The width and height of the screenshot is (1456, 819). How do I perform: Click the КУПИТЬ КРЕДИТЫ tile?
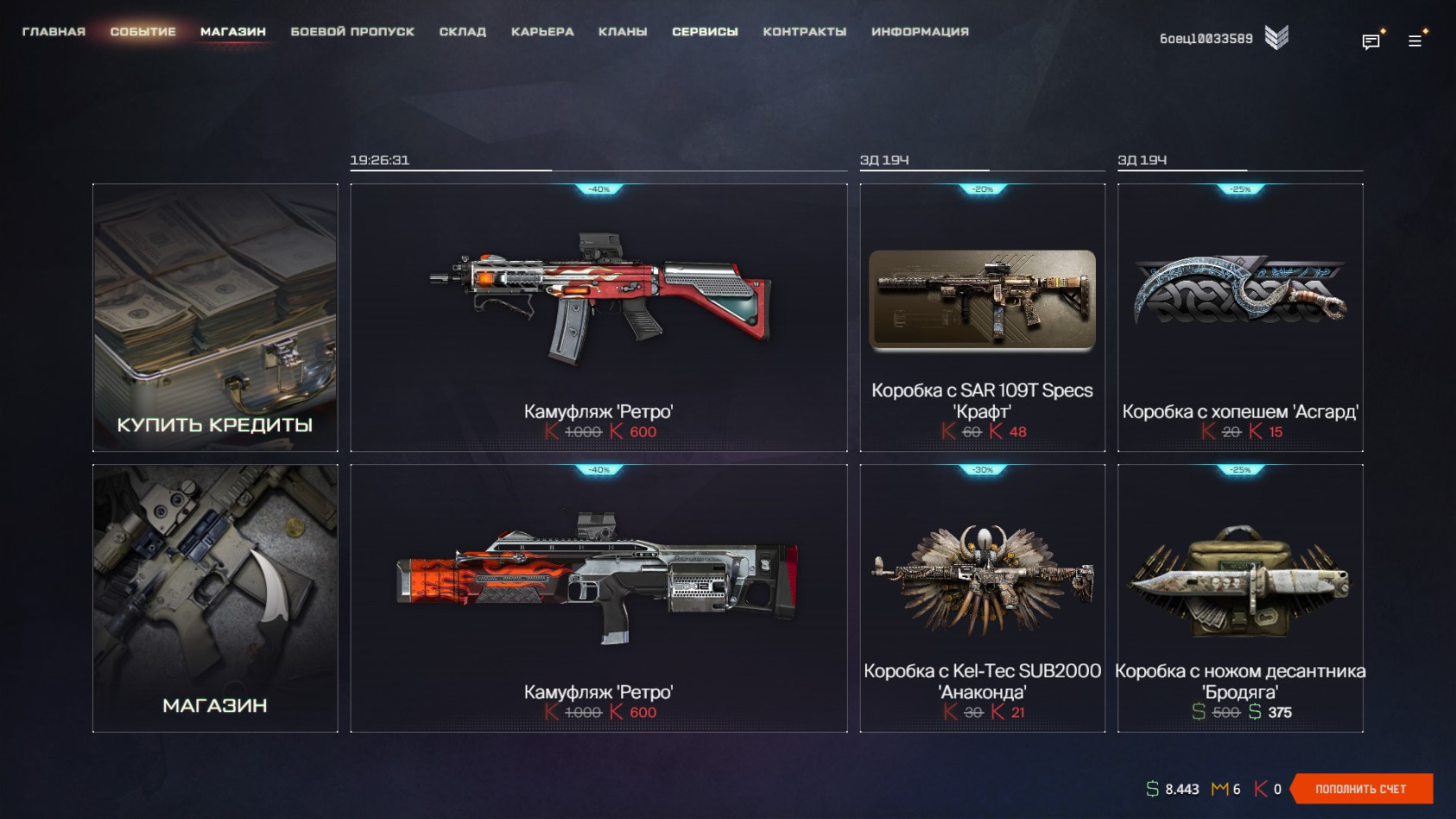point(215,317)
